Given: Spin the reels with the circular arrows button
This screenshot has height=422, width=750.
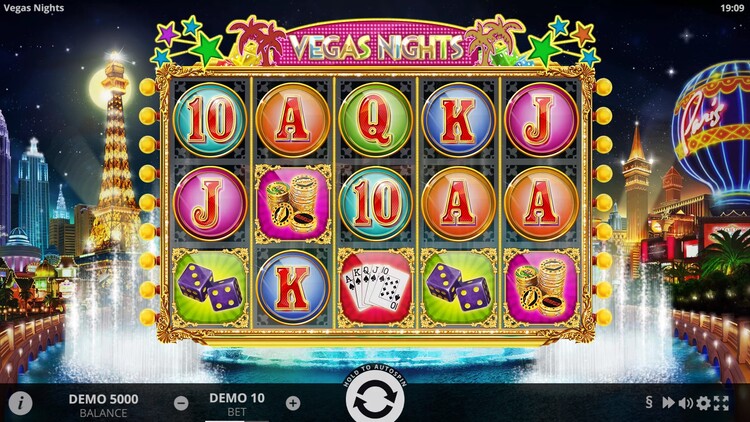Looking at the screenshot, I should (x=375, y=403).
